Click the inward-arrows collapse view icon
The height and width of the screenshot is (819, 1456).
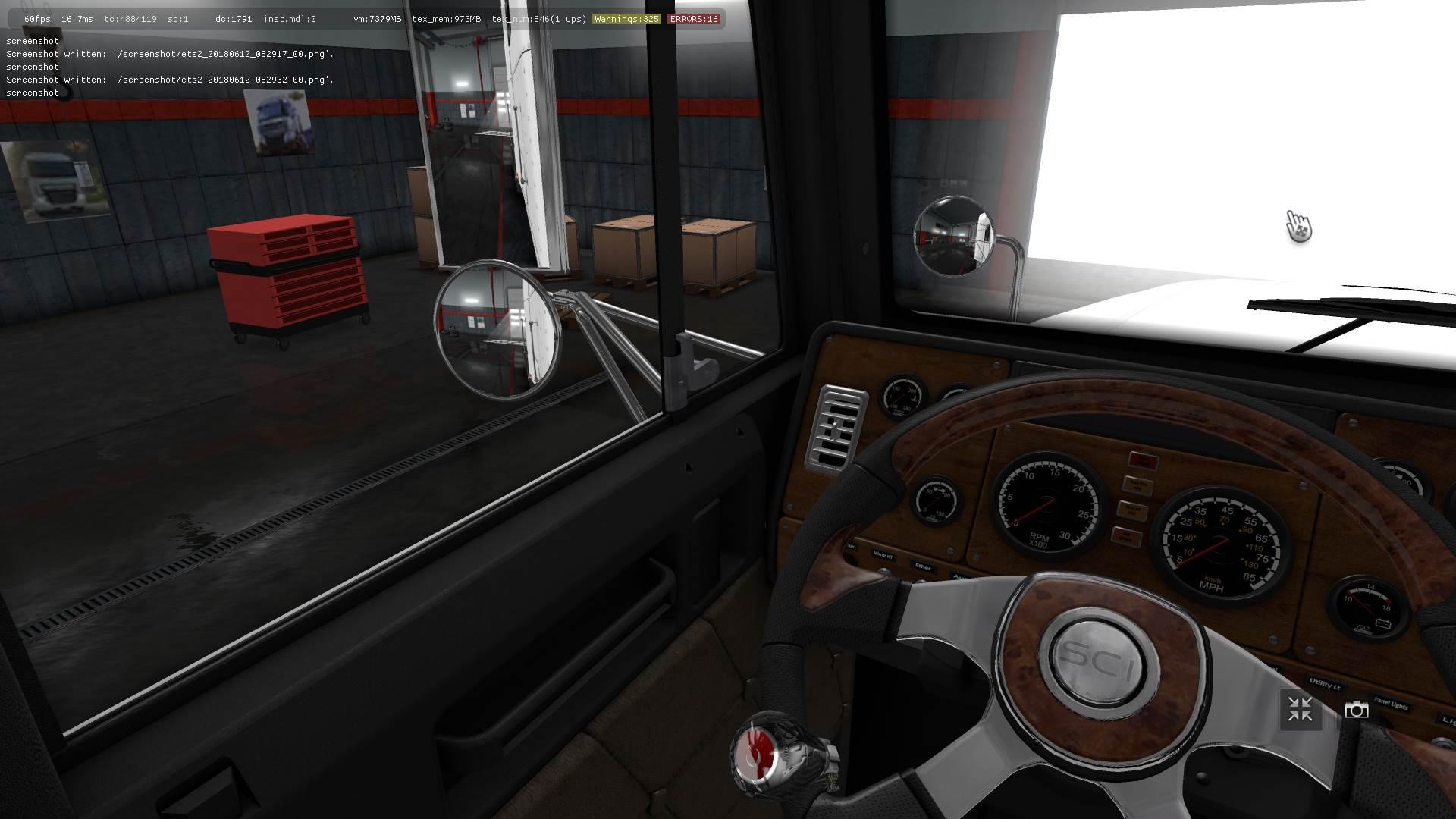(x=1300, y=710)
